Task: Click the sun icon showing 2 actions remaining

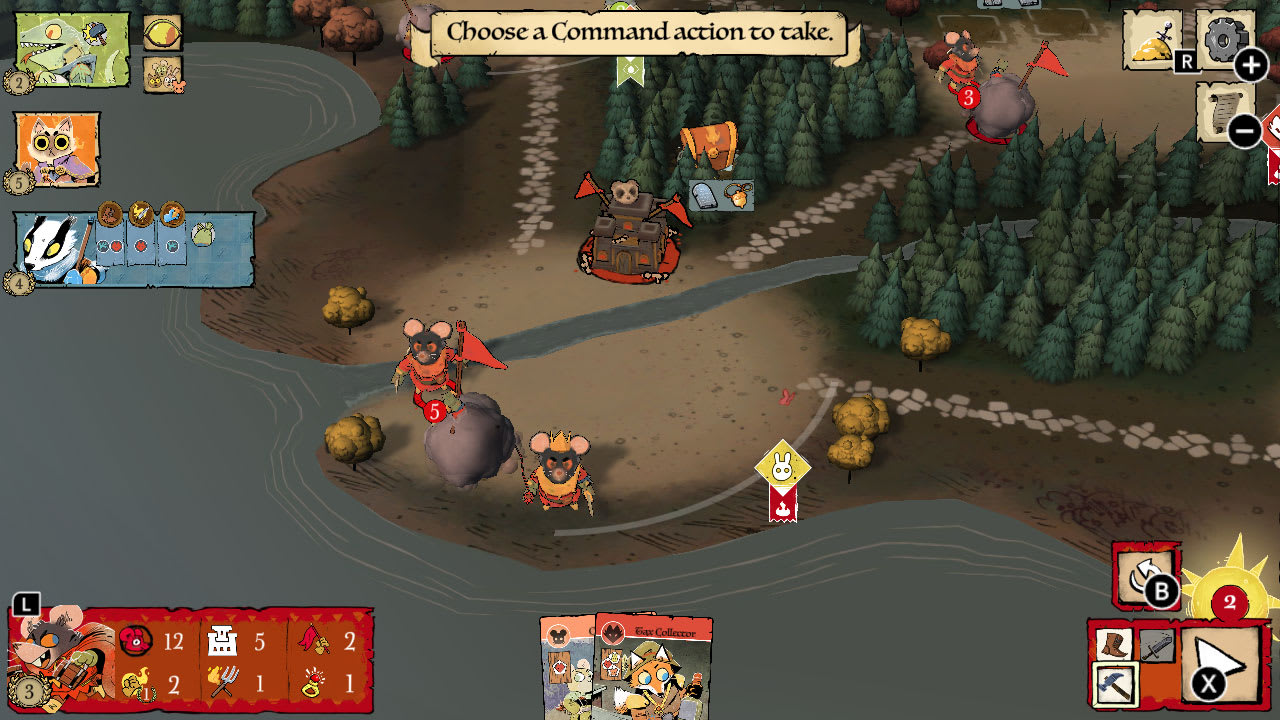Action: pos(1228,600)
